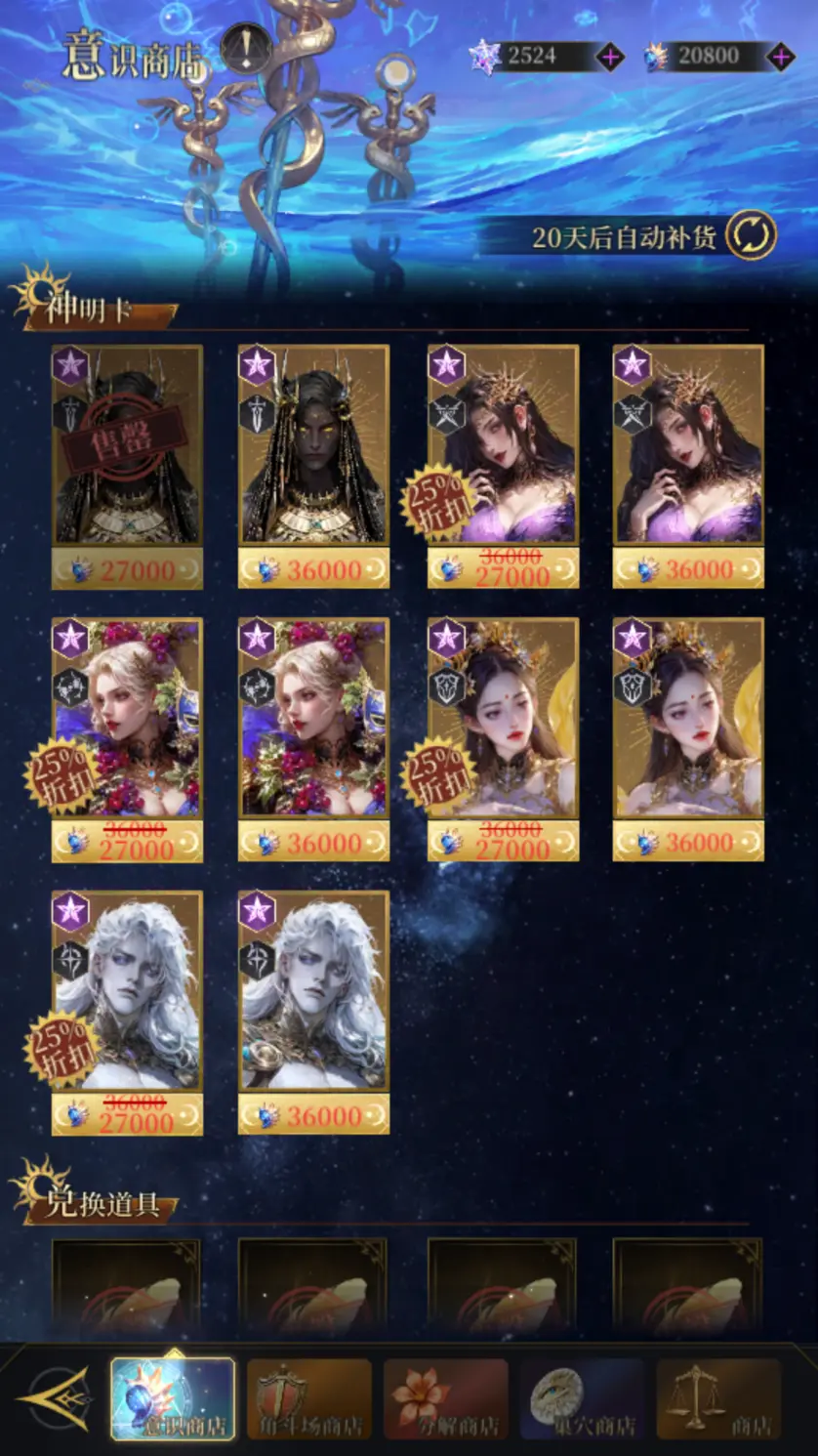Select the 意识商店 tab
Viewport: 818px width, 1456px height.
pos(173,1398)
